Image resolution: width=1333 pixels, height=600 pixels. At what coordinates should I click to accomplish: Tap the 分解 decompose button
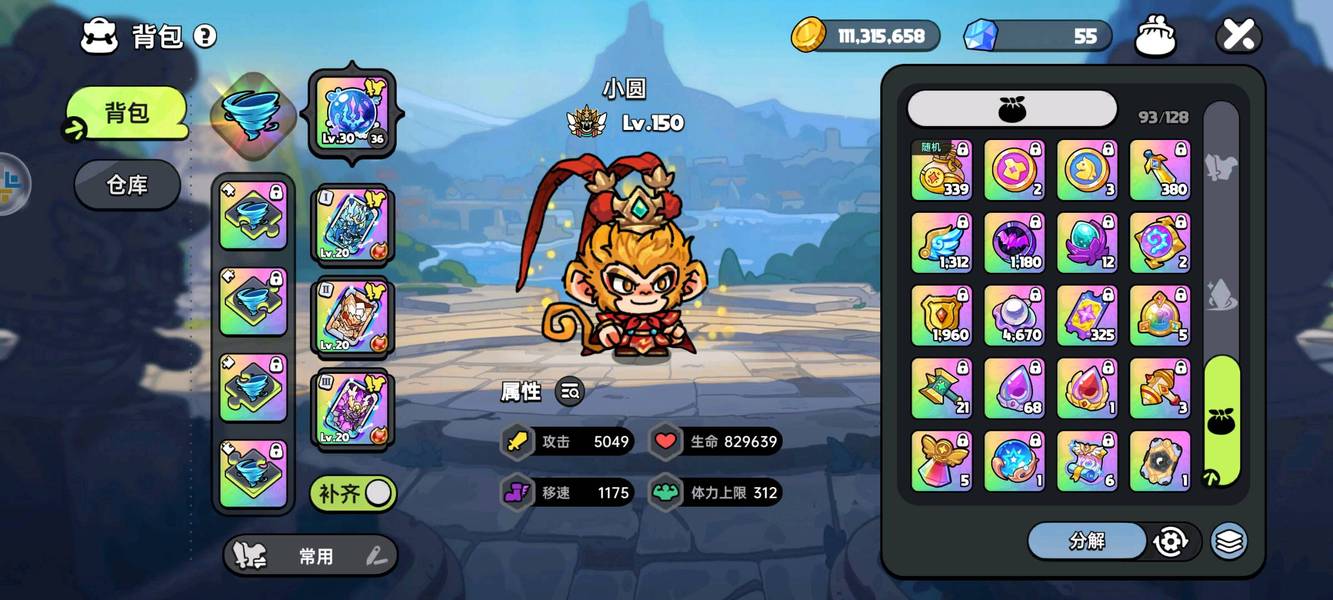coord(1087,541)
